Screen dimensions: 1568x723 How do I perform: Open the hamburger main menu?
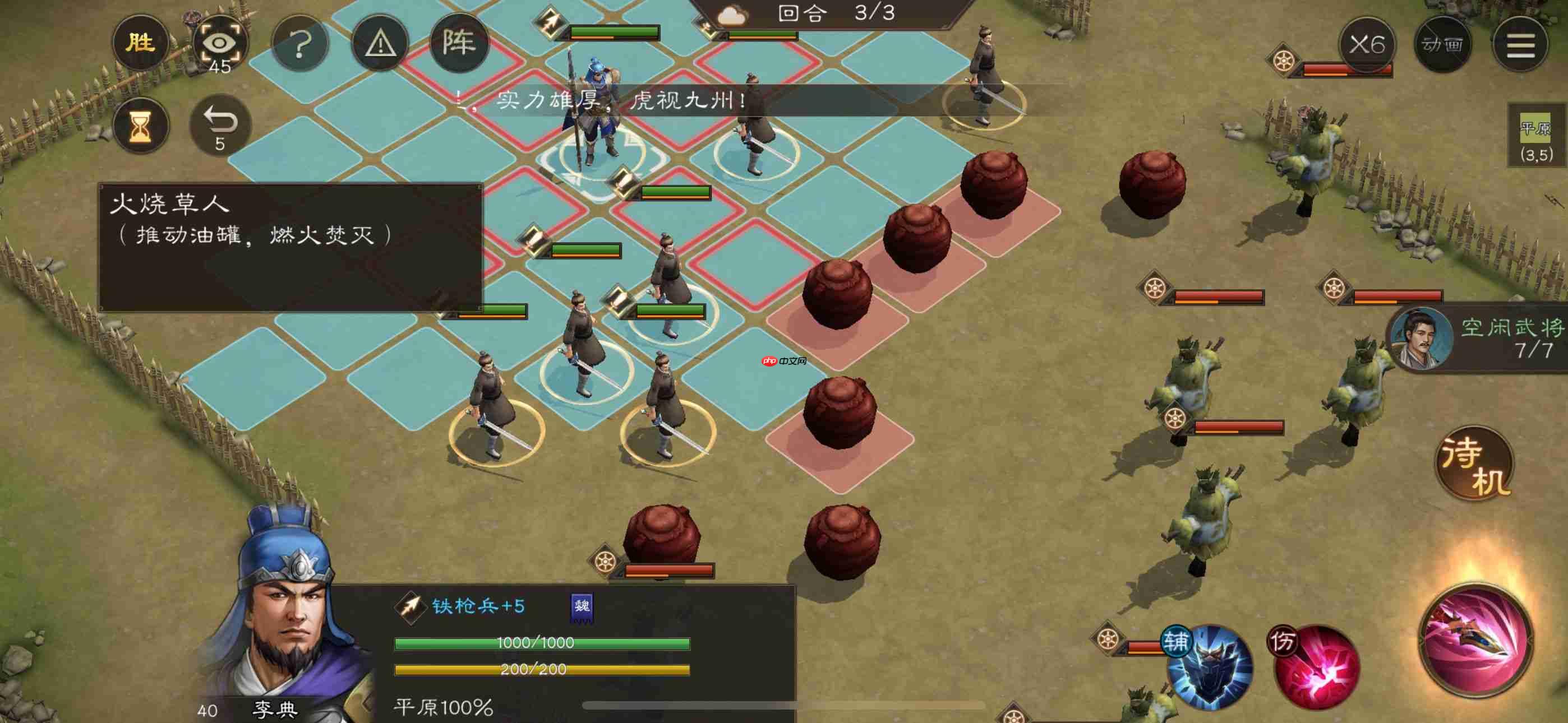tap(1520, 44)
